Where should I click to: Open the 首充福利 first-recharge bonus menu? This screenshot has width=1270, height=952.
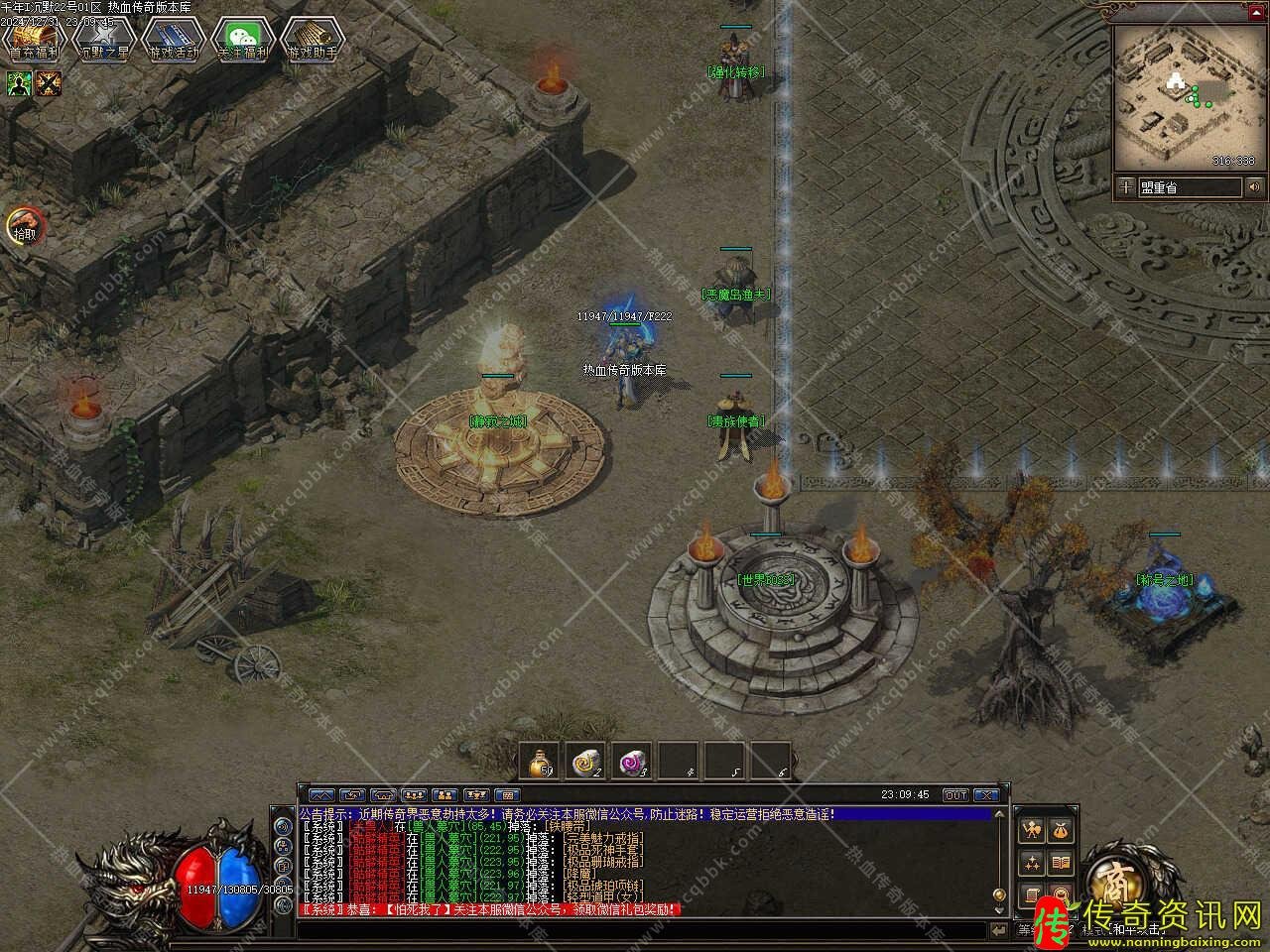click(x=34, y=40)
